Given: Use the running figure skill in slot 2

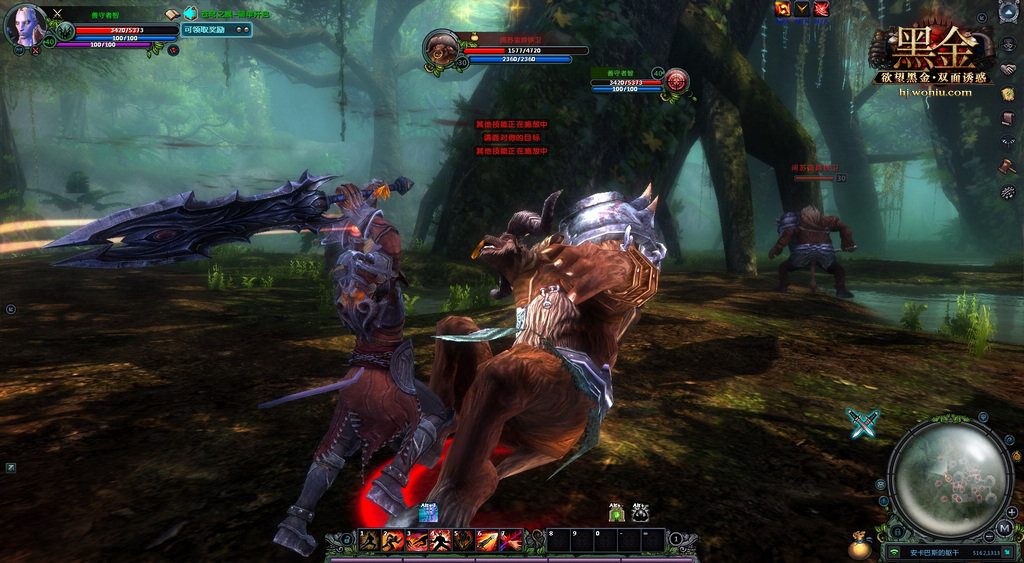Looking at the screenshot, I should point(393,541).
